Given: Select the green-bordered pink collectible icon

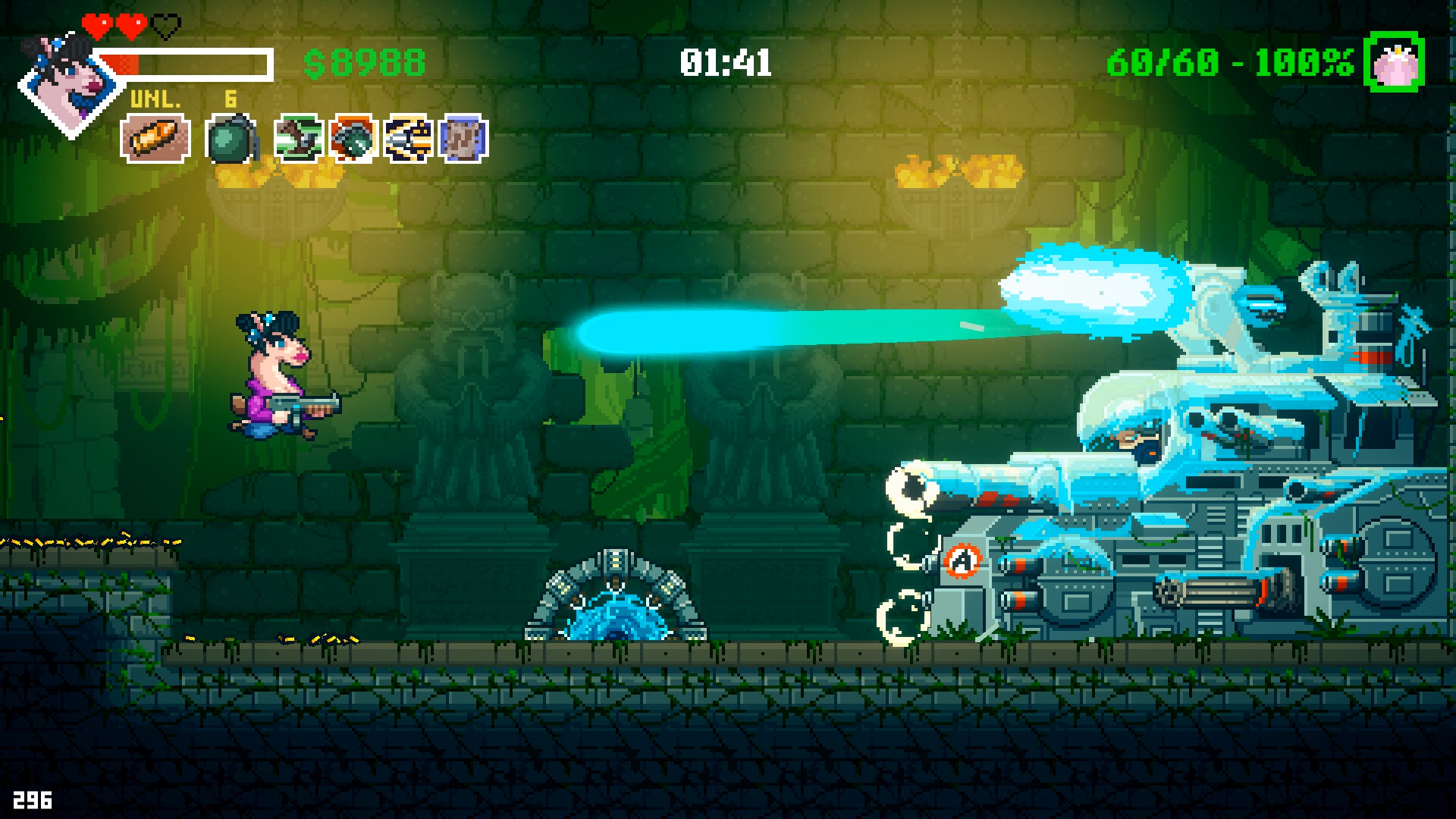Looking at the screenshot, I should point(1394,64).
